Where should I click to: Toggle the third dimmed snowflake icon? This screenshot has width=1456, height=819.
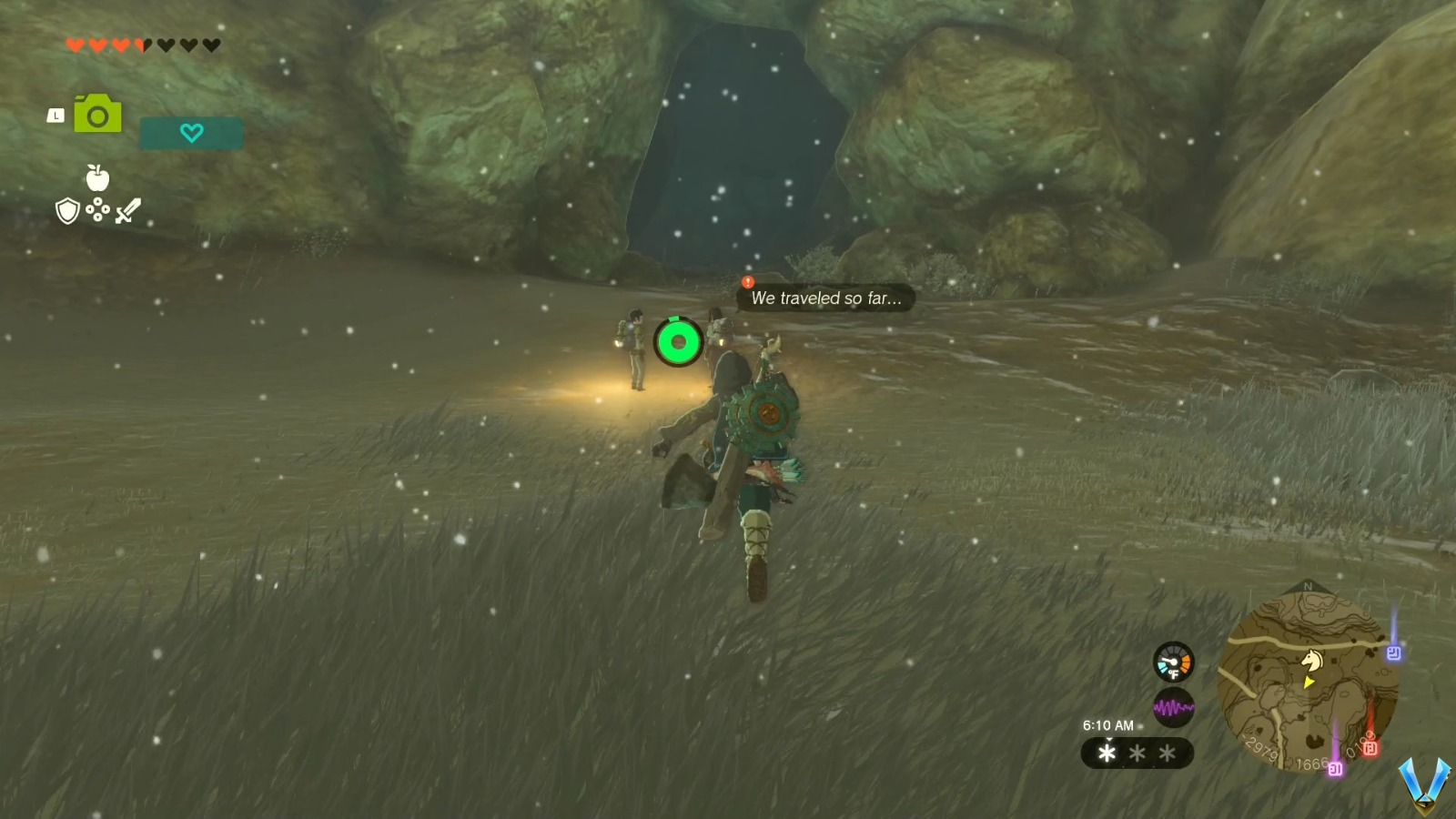(x=1166, y=753)
